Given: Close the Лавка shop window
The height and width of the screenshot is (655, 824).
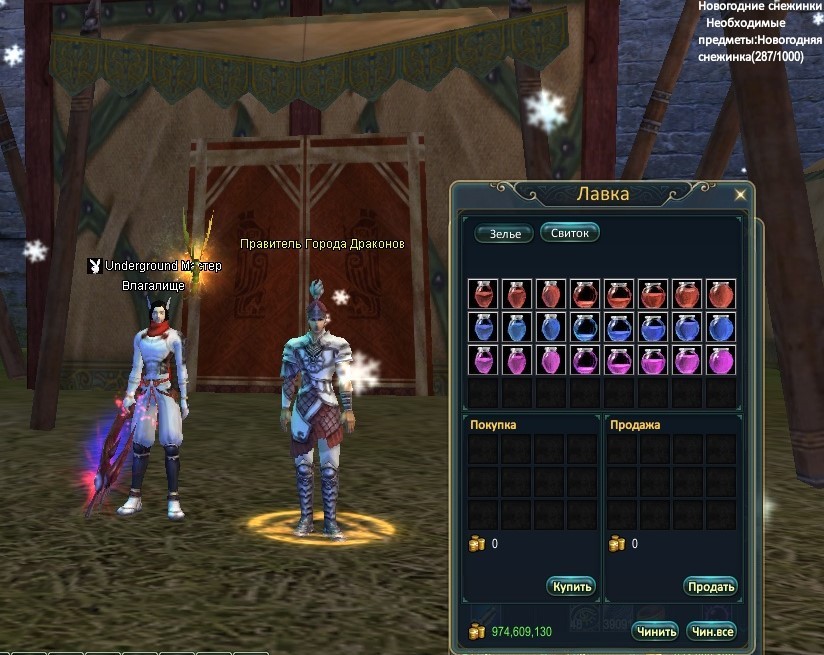Looking at the screenshot, I should (x=740, y=195).
